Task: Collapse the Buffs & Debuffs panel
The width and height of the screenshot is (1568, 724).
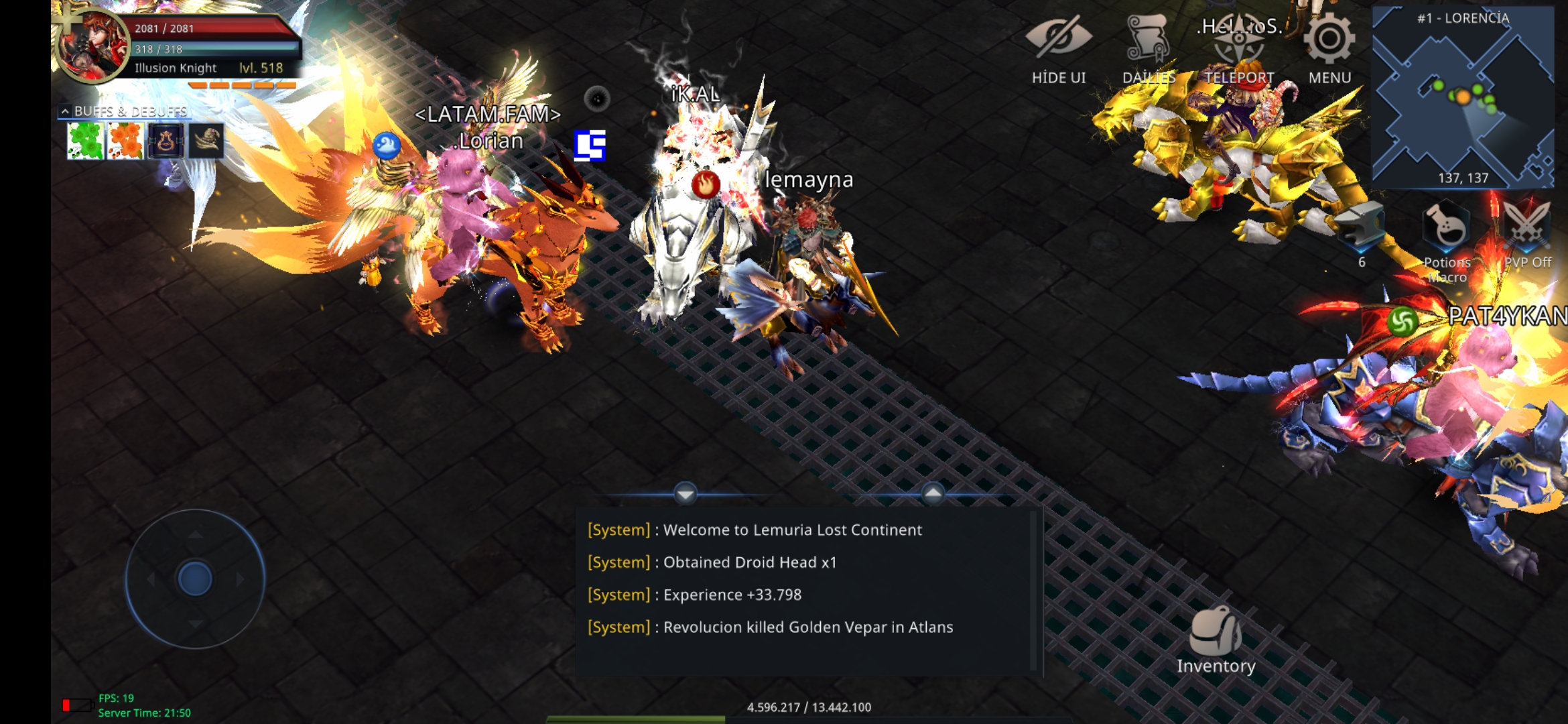Action: [65, 111]
